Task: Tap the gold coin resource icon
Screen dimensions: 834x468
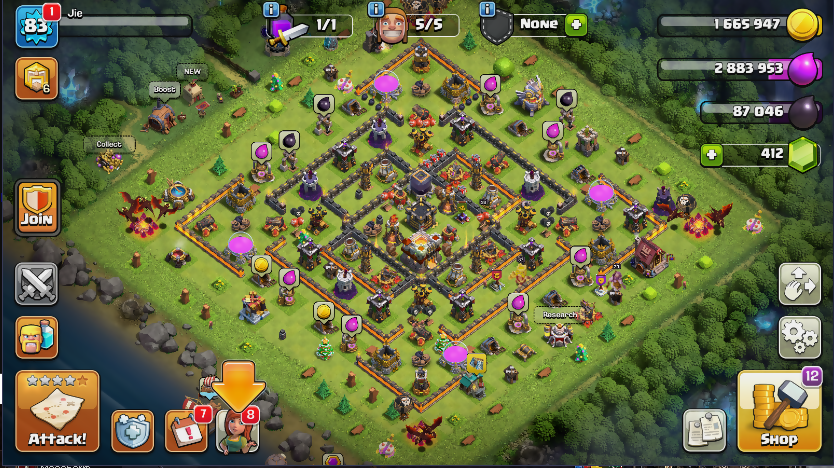Action: pyautogui.click(x=803, y=26)
